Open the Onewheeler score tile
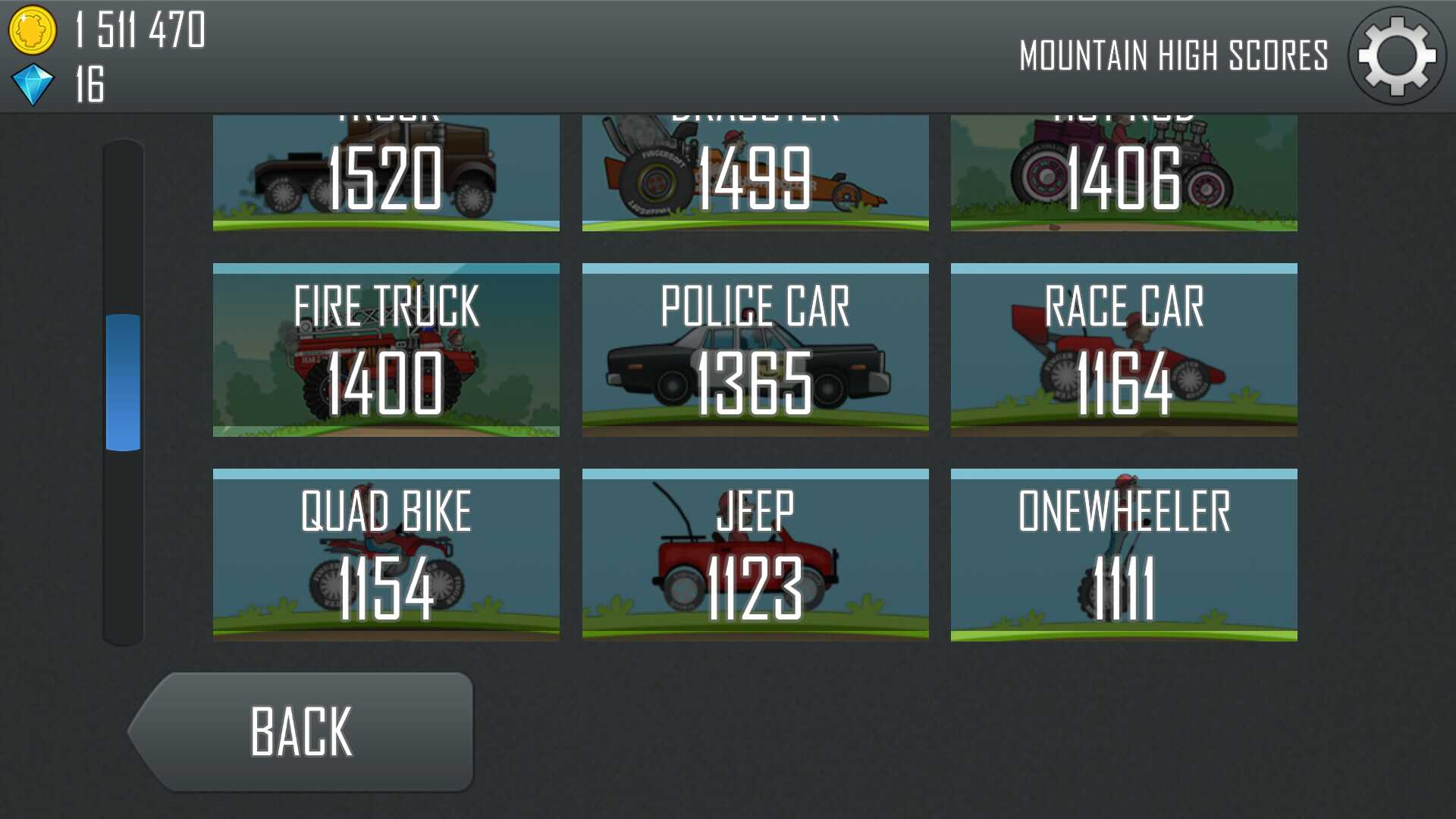 (x=1124, y=555)
